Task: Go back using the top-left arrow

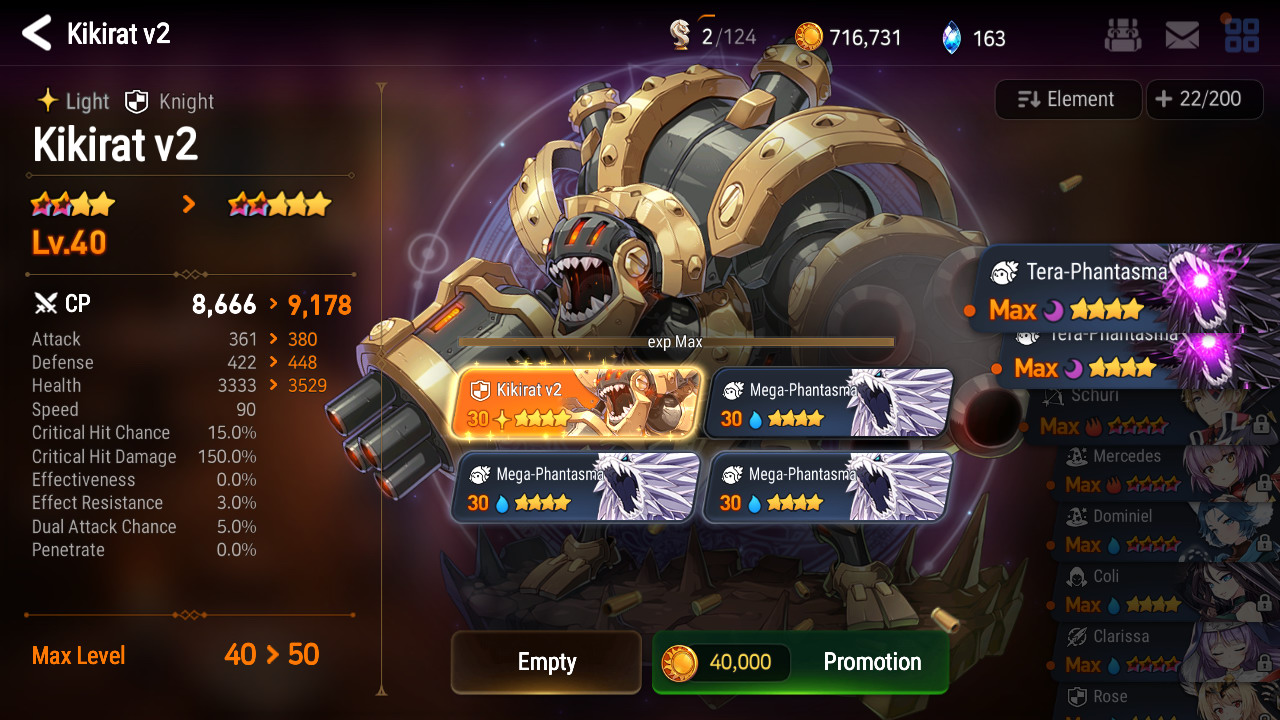Action: pos(37,34)
